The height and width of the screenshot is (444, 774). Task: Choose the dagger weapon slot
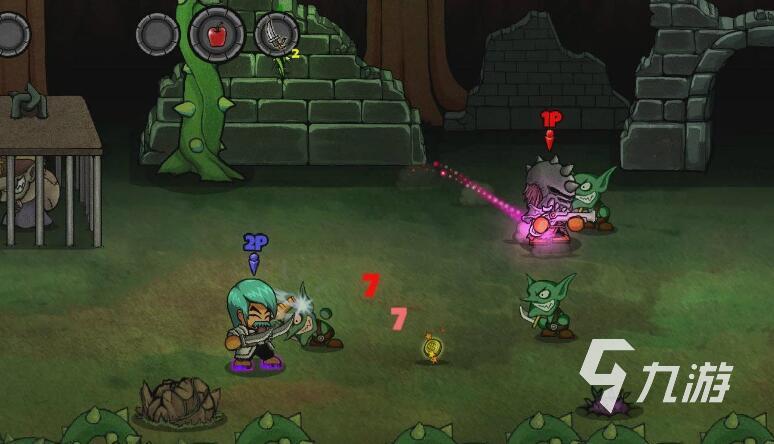275,35
